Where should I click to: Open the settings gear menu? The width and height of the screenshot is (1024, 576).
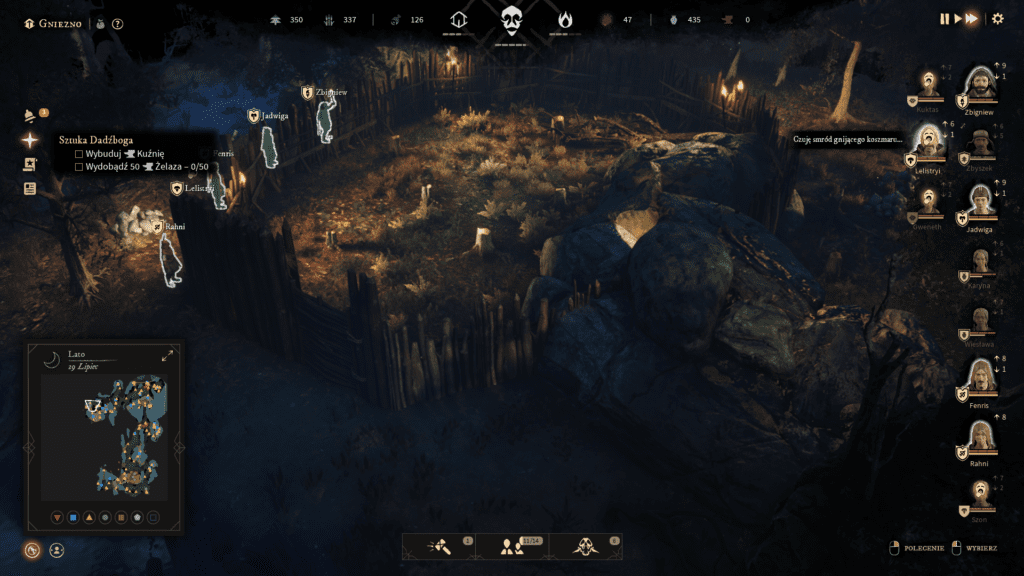click(997, 19)
